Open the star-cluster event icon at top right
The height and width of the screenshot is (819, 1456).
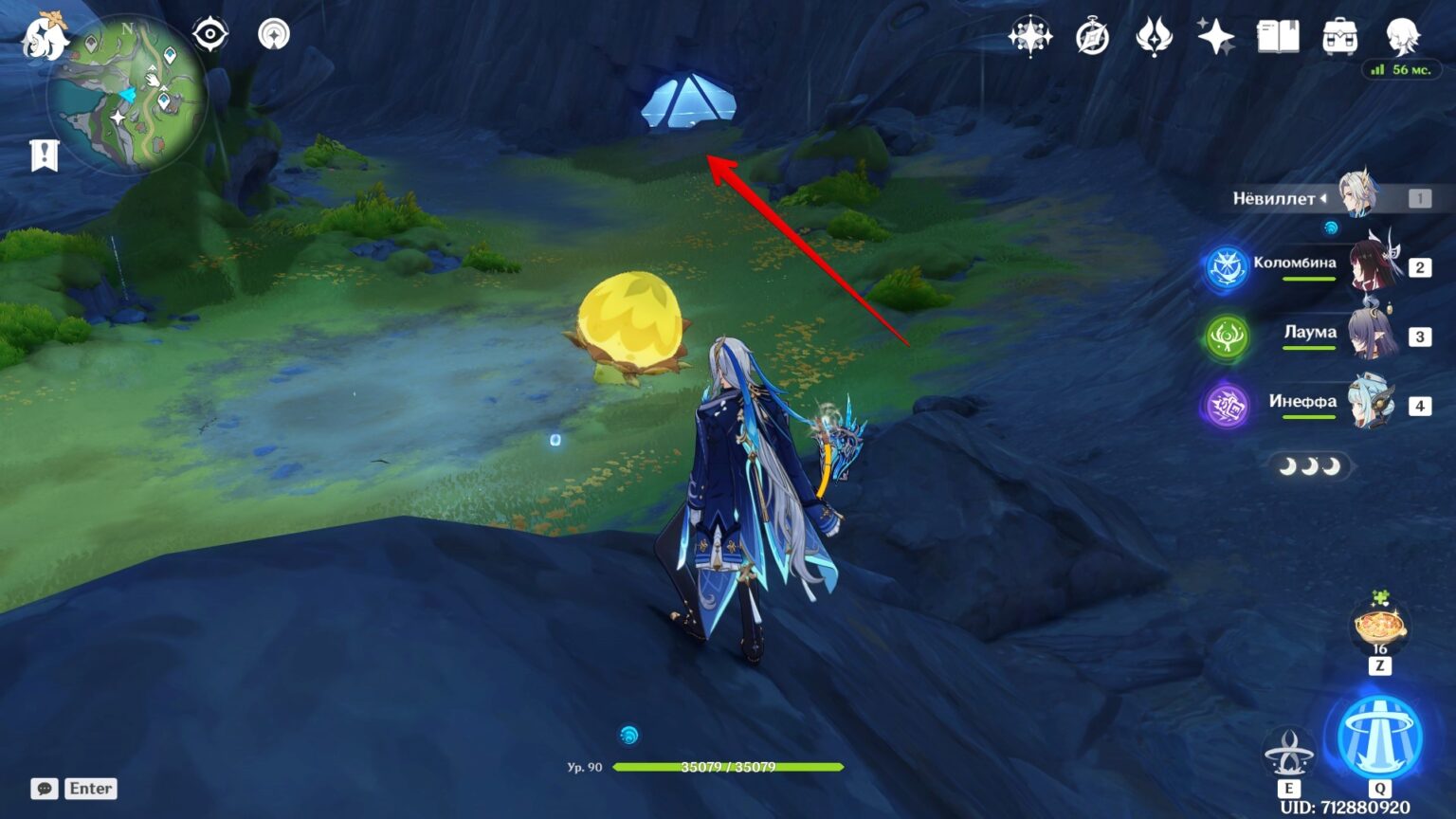pyautogui.click(x=1029, y=38)
